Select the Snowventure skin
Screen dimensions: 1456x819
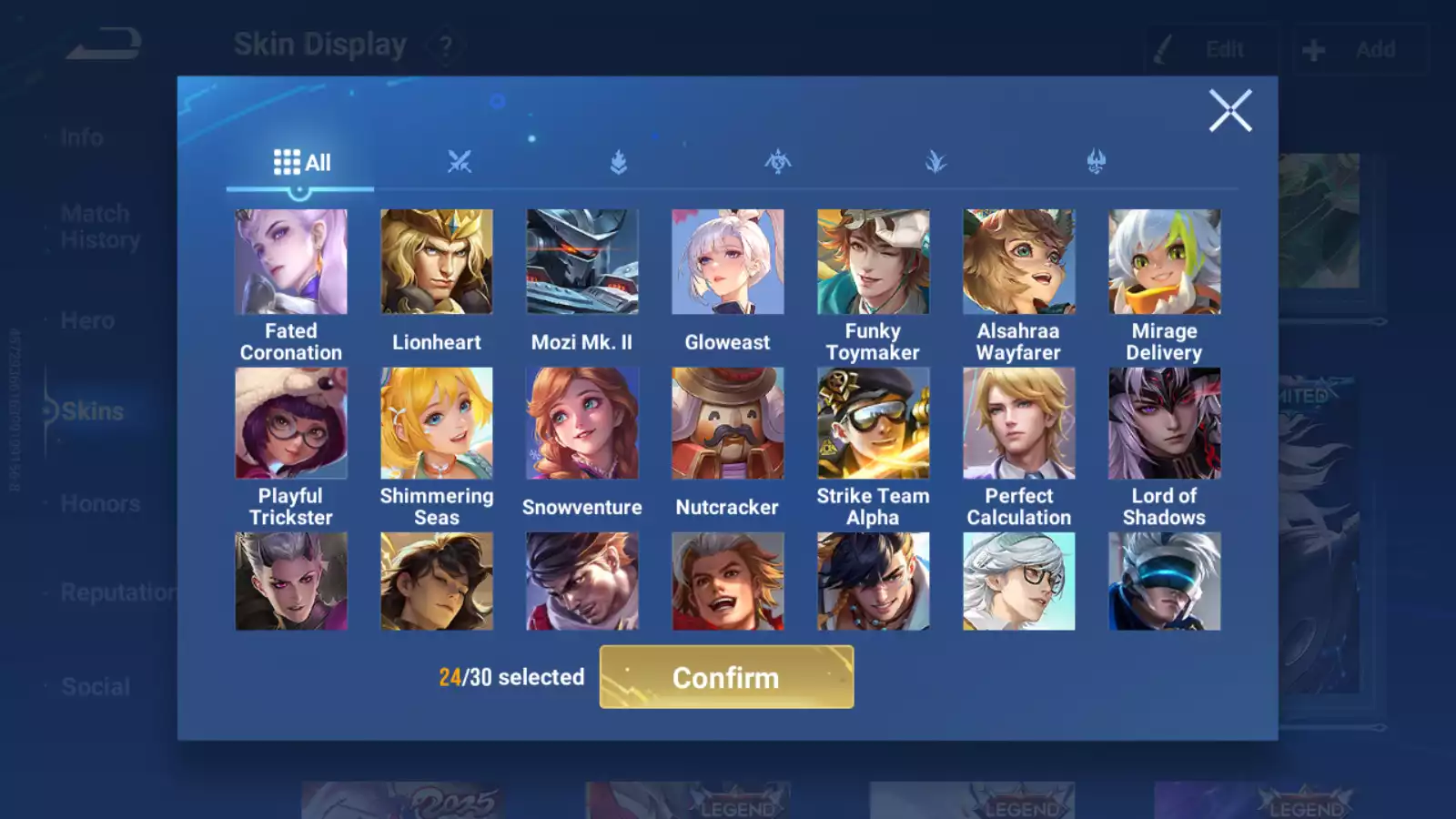point(582,423)
